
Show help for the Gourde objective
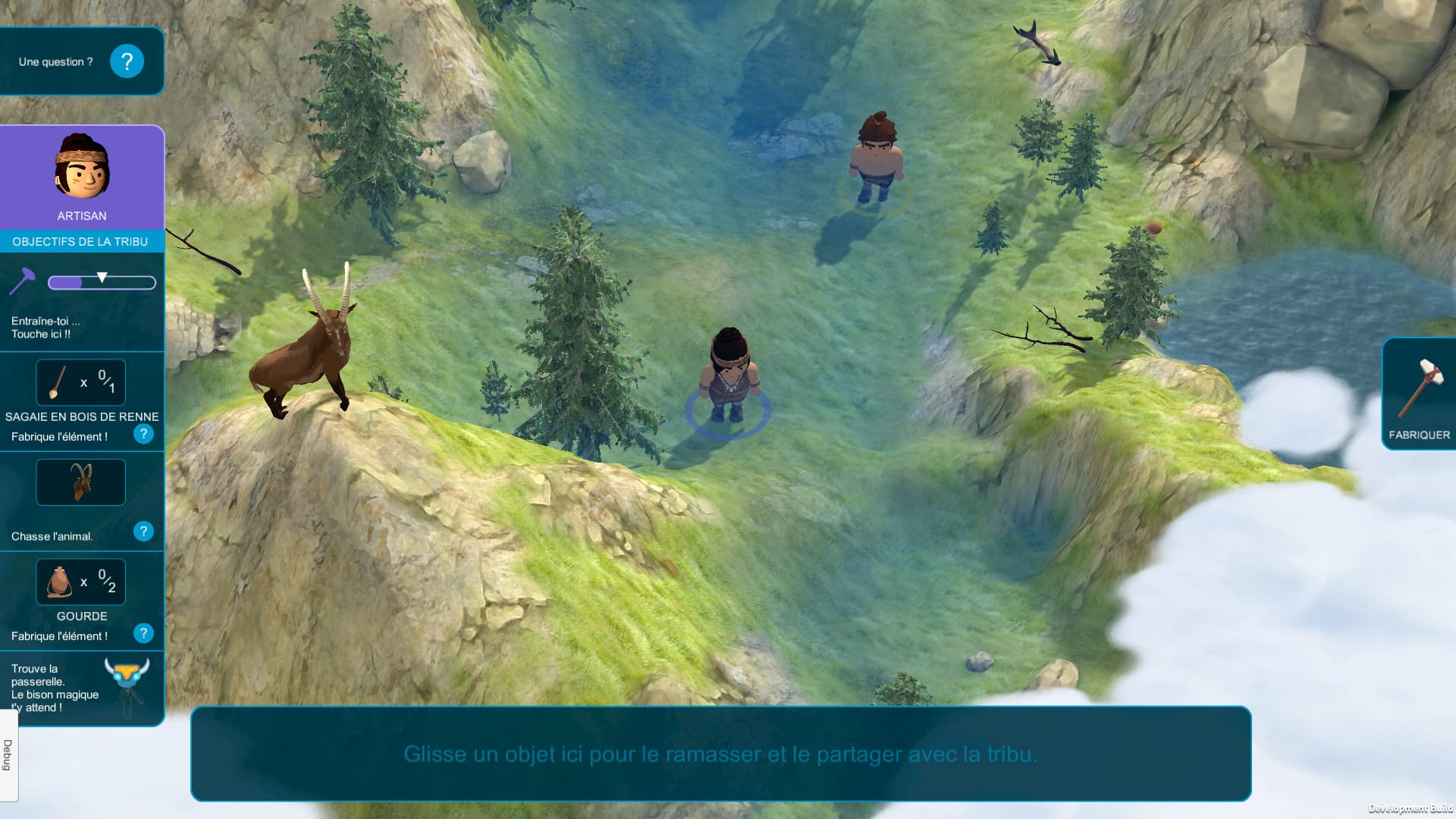click(x=143, y=633)
